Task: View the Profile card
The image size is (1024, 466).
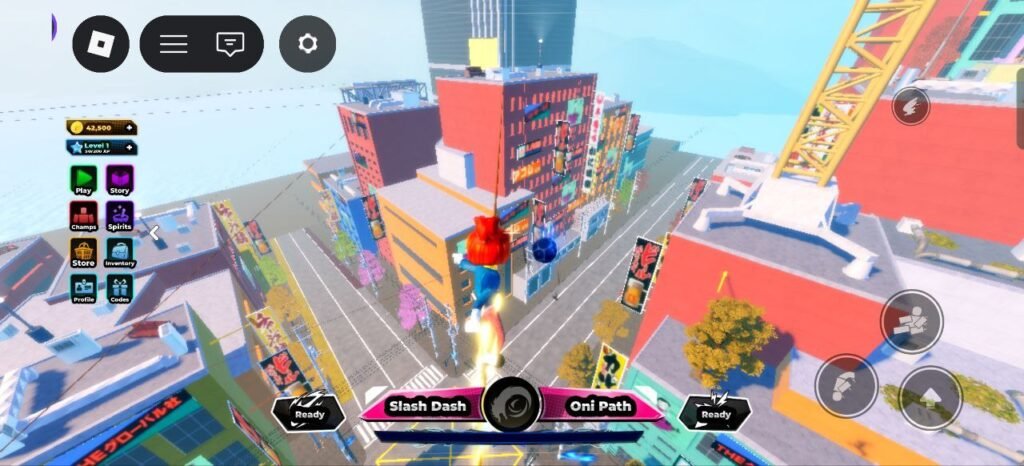Action: pyautogui.click(x=84, y=288)
